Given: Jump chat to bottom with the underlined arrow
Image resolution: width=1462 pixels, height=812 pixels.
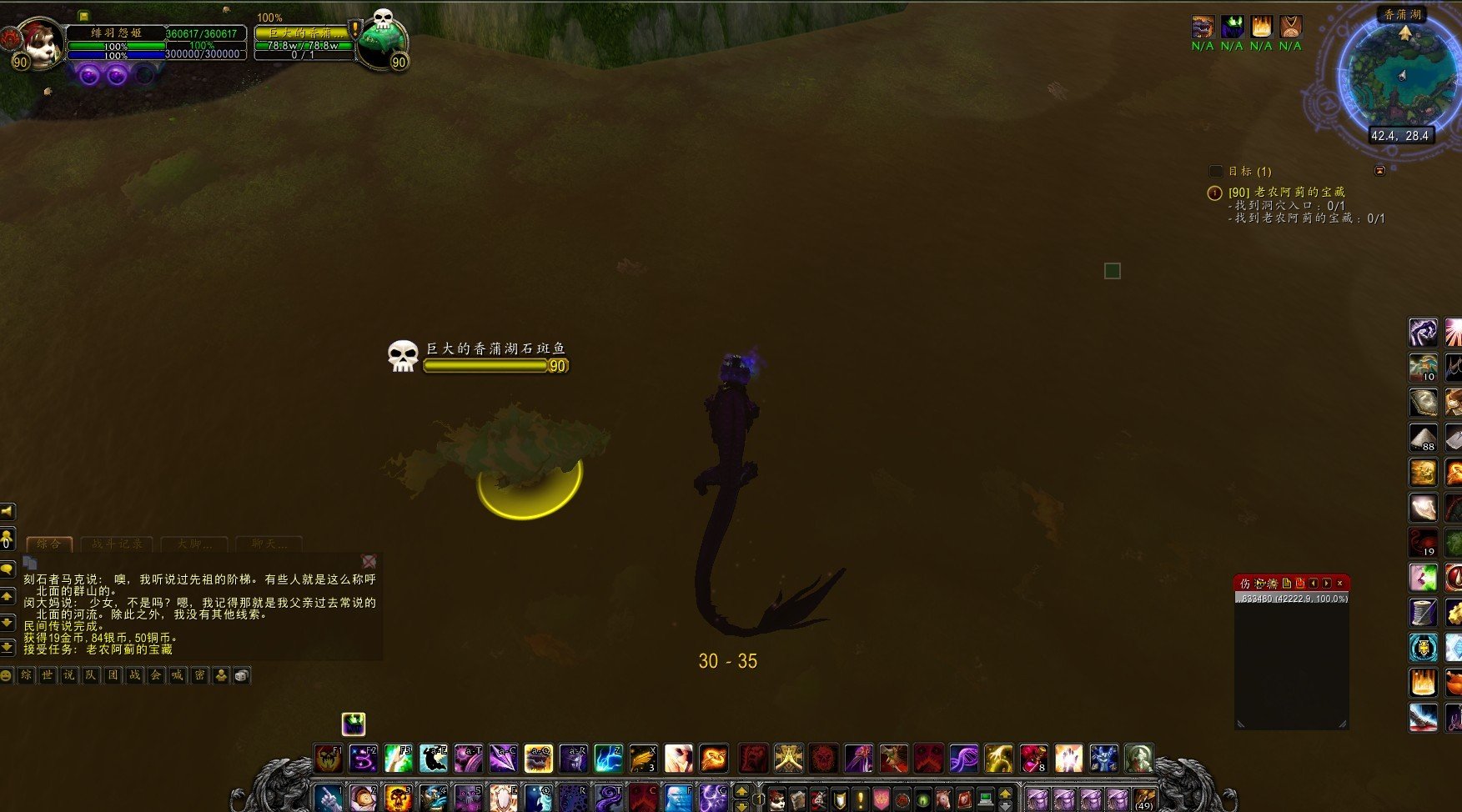Looking at the screenshot, I should click(7, 647).
